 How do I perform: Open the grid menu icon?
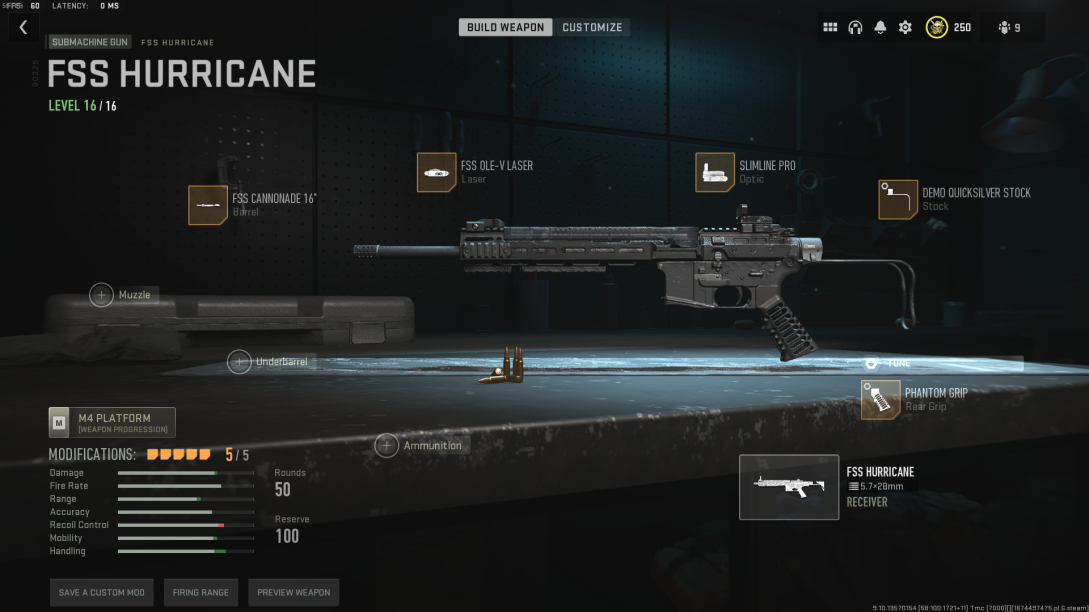(x=830, y=28)
